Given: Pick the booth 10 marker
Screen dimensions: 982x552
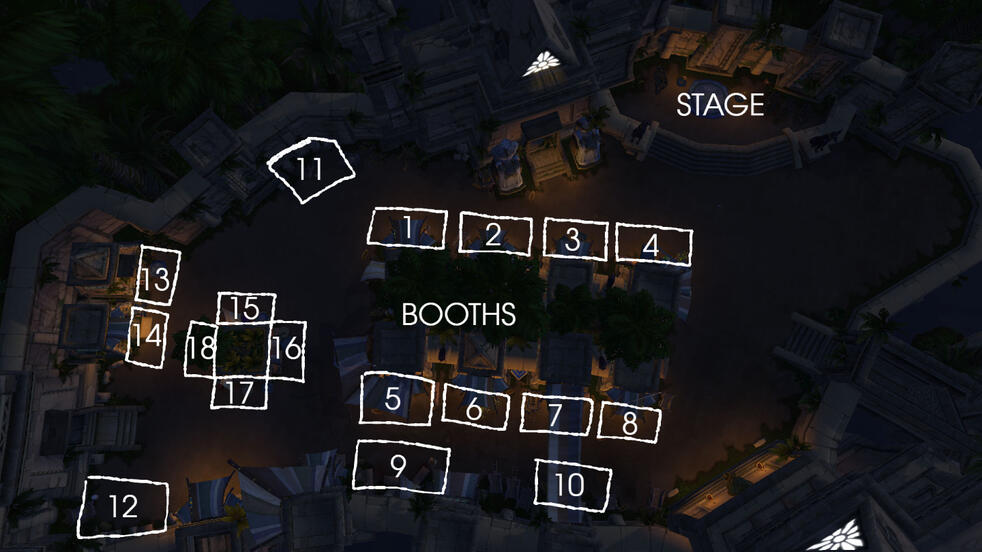Looking at the screenshot, I should click(x=572, y=485).
